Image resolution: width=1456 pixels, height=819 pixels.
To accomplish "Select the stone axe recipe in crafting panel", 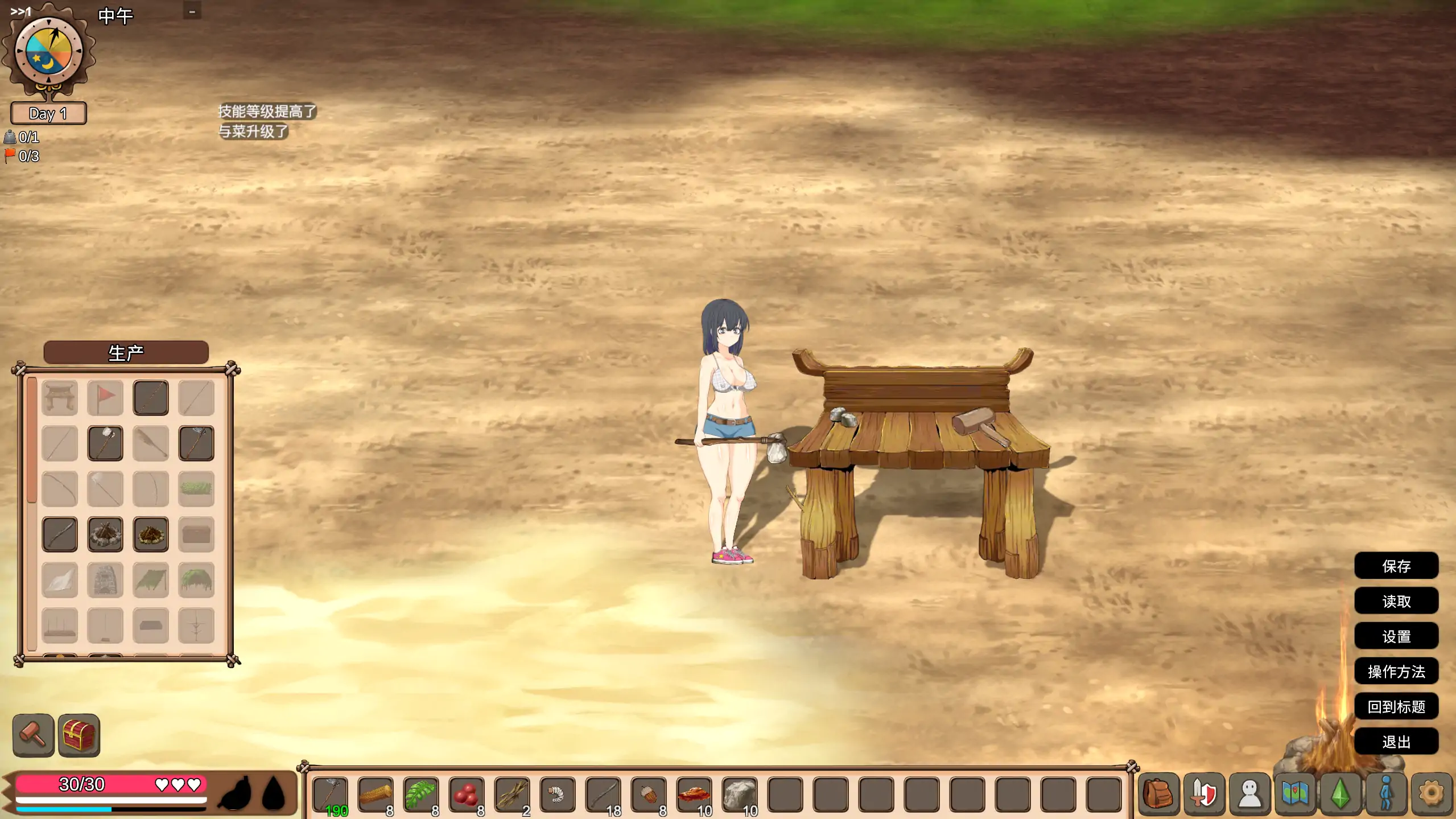I will coord(105,443).
